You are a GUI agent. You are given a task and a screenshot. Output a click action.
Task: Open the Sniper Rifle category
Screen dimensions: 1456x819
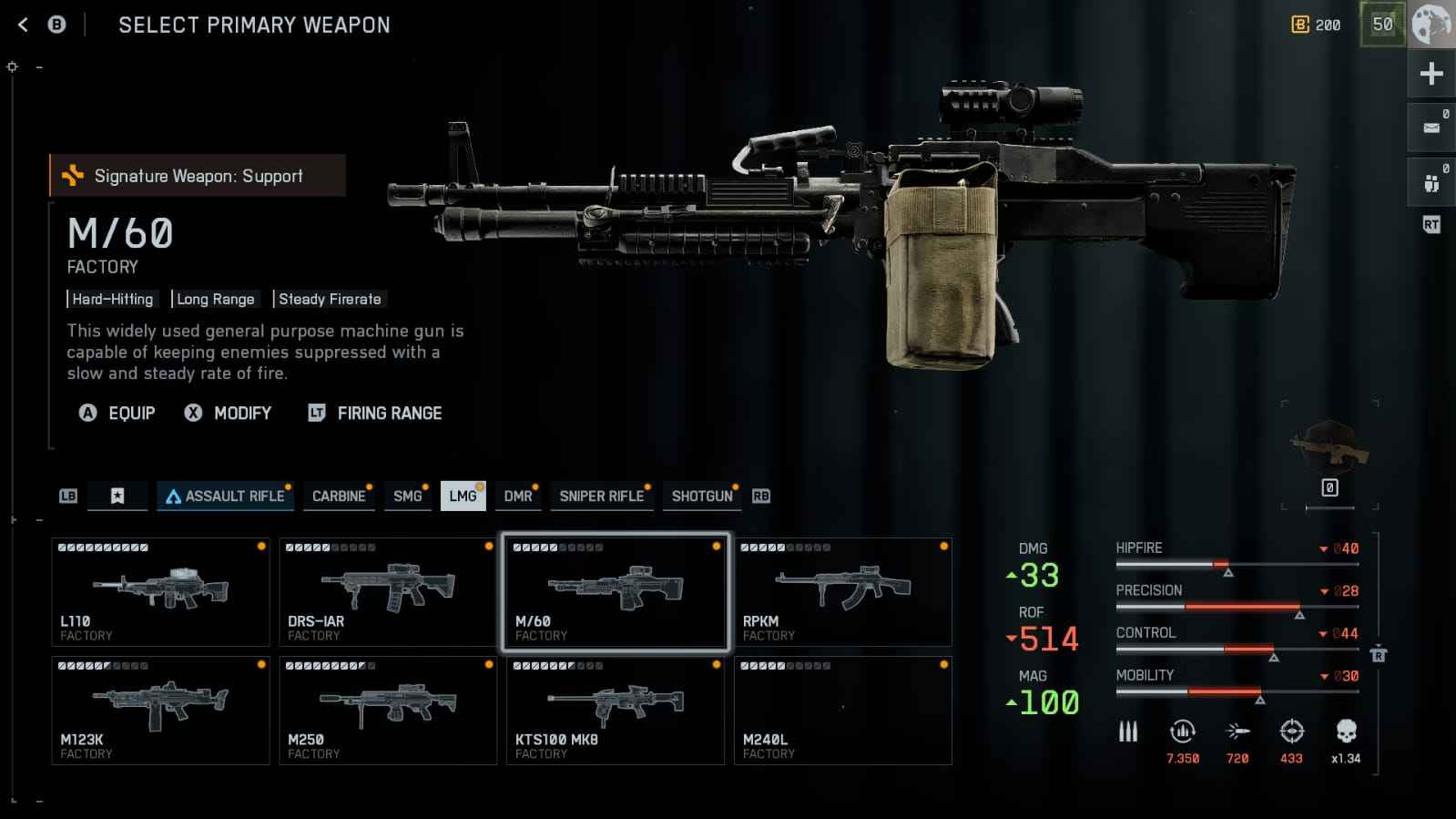[602, 496]
